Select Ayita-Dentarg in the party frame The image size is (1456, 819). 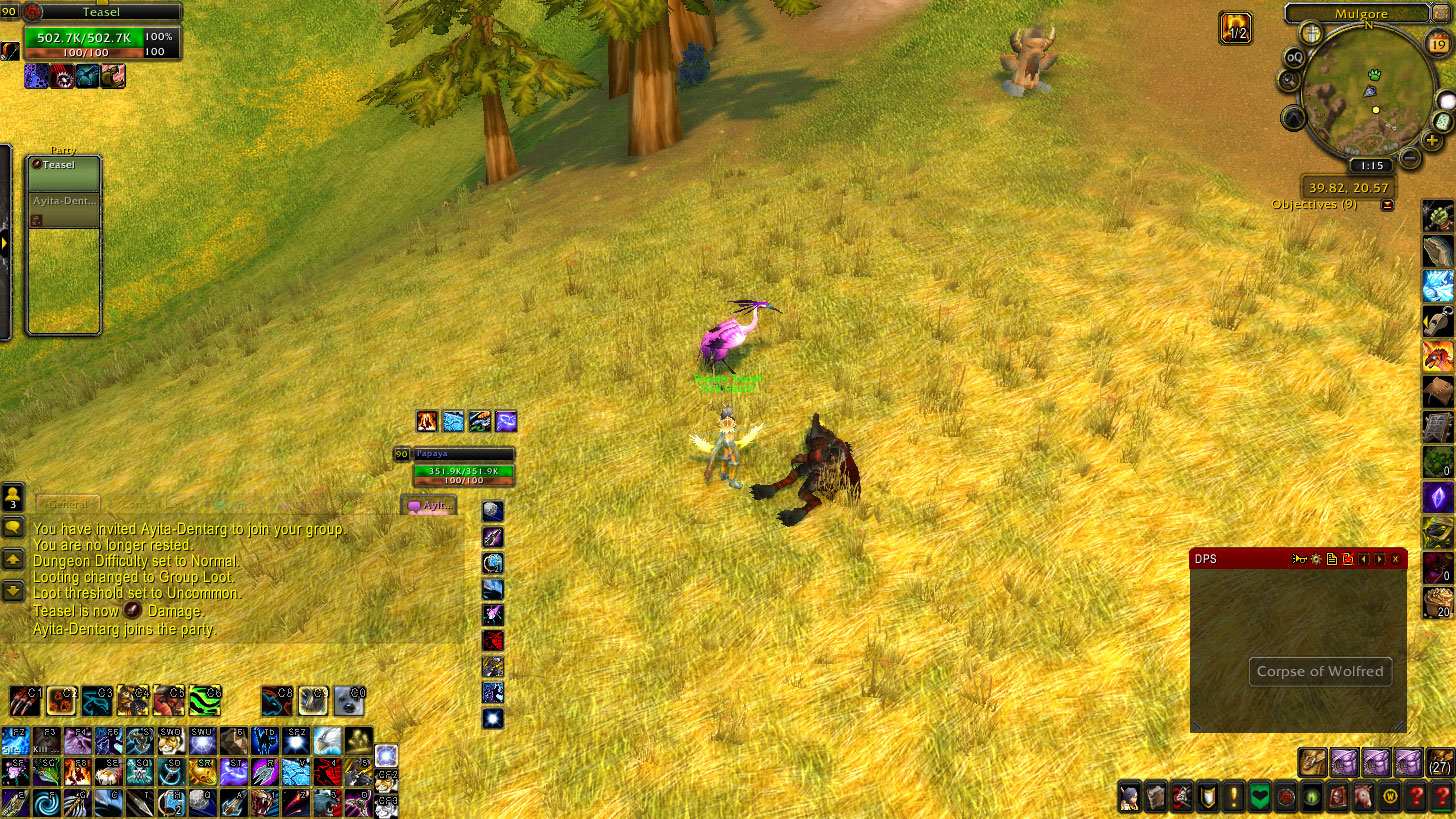click(63, 210)
